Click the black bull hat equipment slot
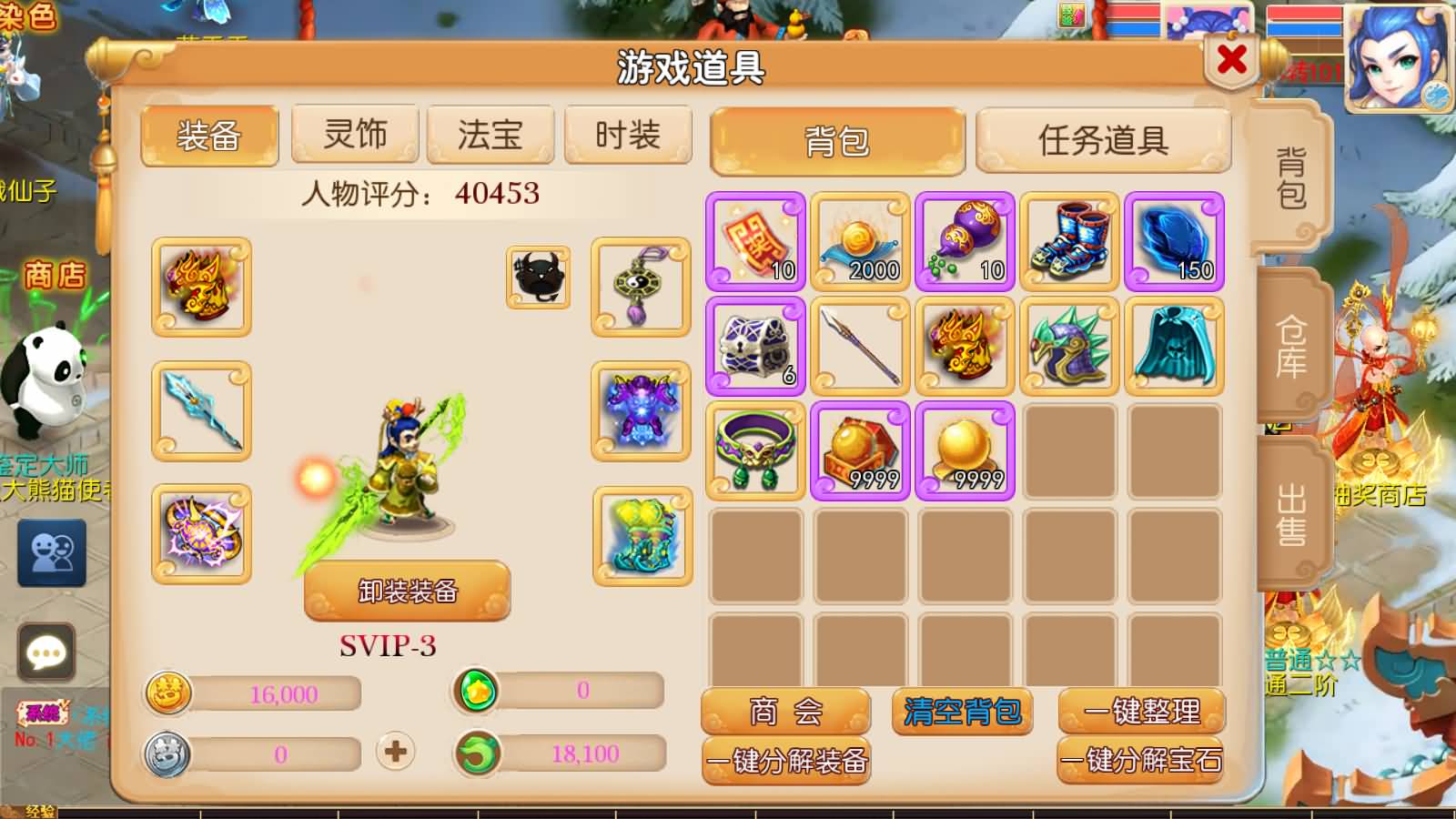This screenshot has width=1456, height=819. 537,280
